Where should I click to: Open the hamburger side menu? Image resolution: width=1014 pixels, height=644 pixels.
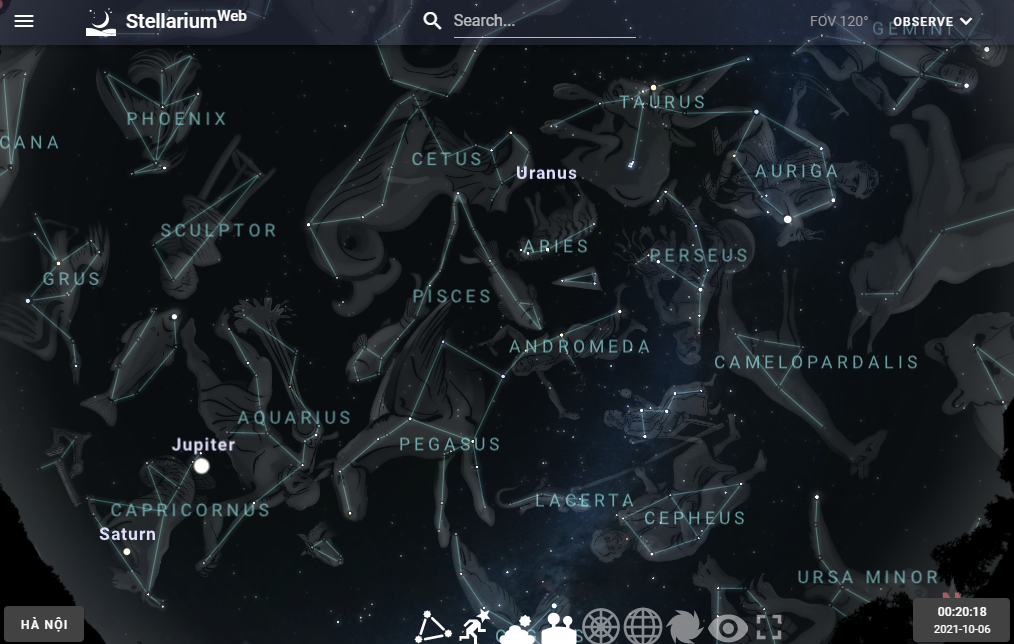coord(24,21)
